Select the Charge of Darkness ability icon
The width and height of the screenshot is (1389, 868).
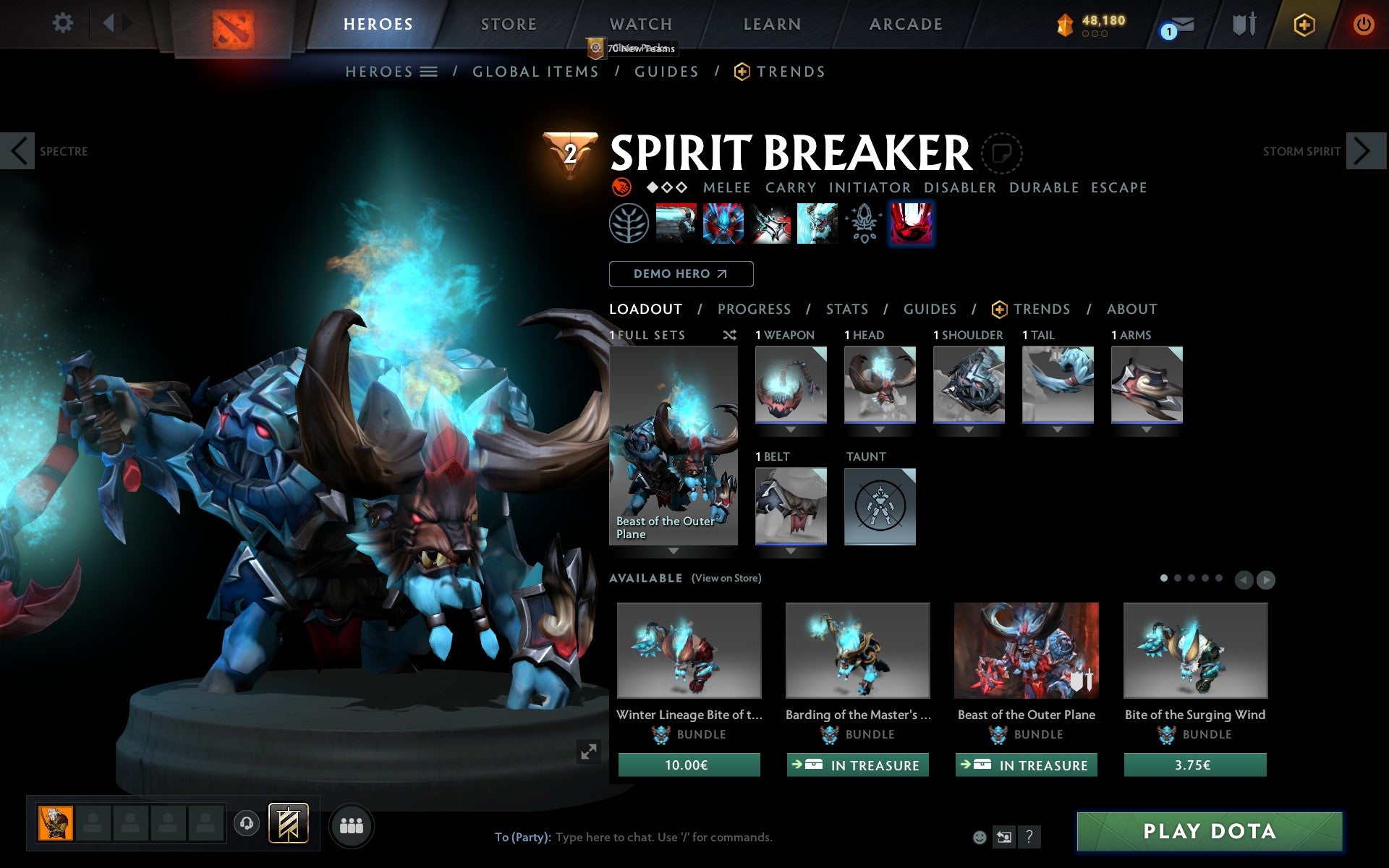676,223
